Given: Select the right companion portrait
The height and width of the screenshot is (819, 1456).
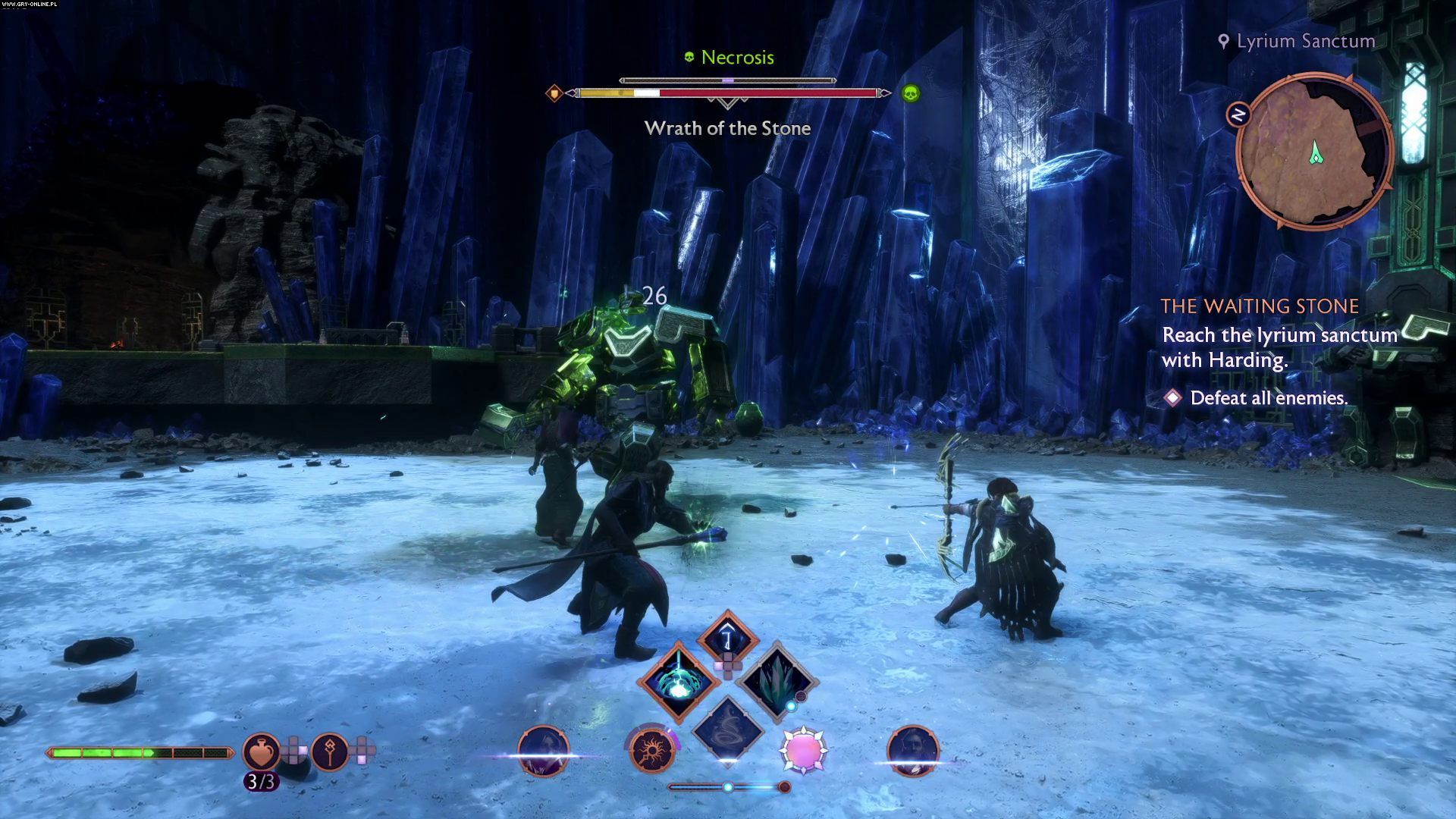Looking at the screenshot, I should (x=913, y=751).
